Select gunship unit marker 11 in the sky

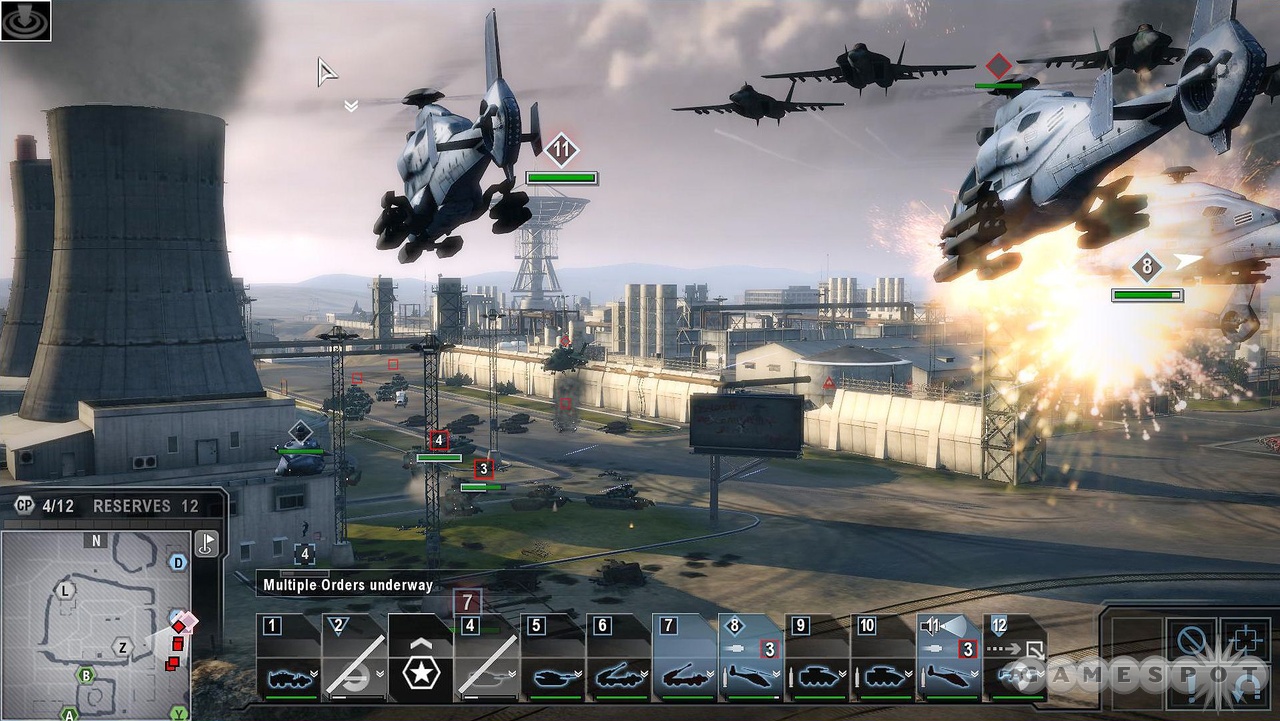coord(561,151)
